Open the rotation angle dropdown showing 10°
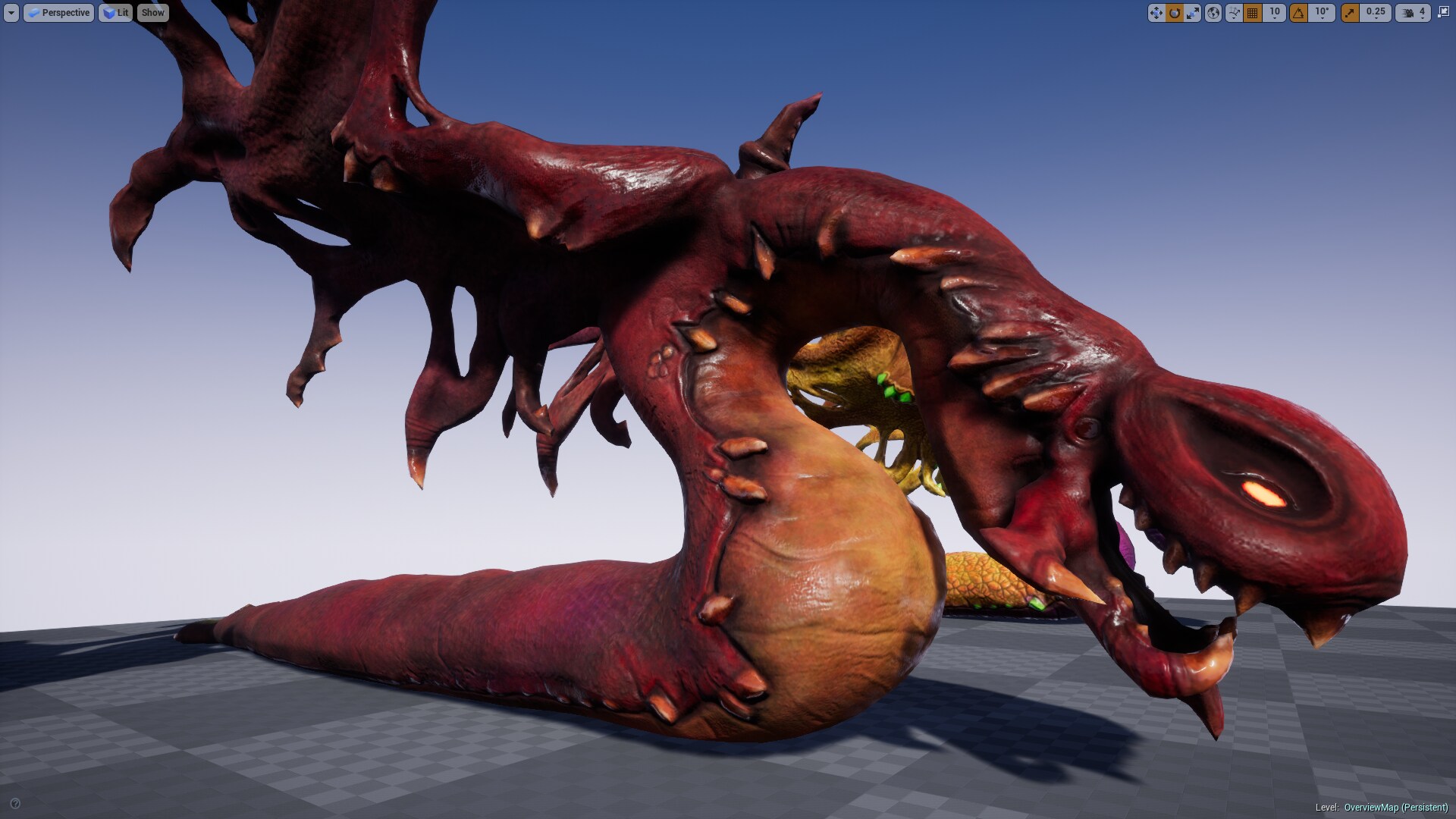 [x=1321, y=14]
